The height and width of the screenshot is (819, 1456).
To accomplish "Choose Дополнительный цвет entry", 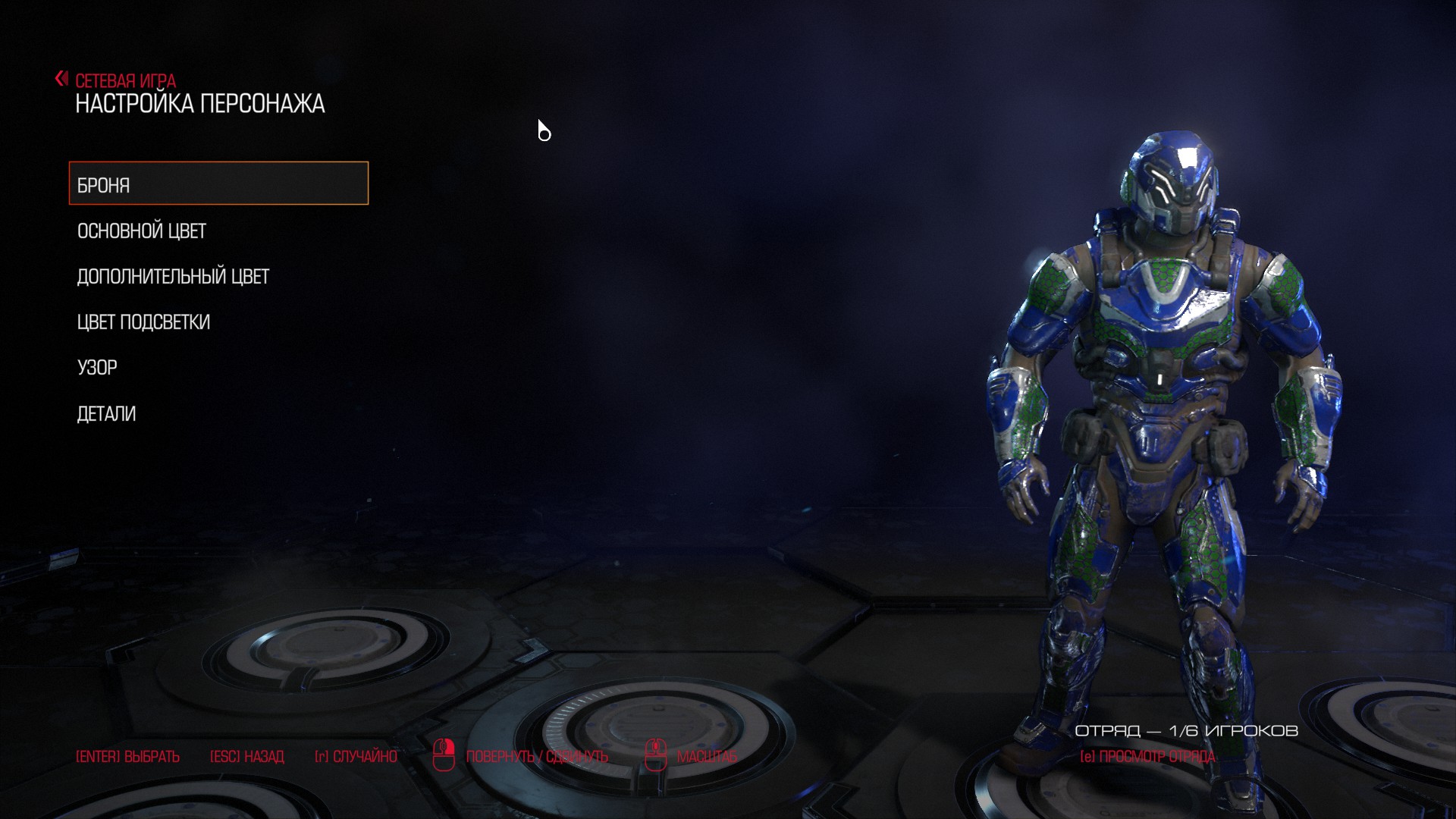I will (x=173, y=276).
